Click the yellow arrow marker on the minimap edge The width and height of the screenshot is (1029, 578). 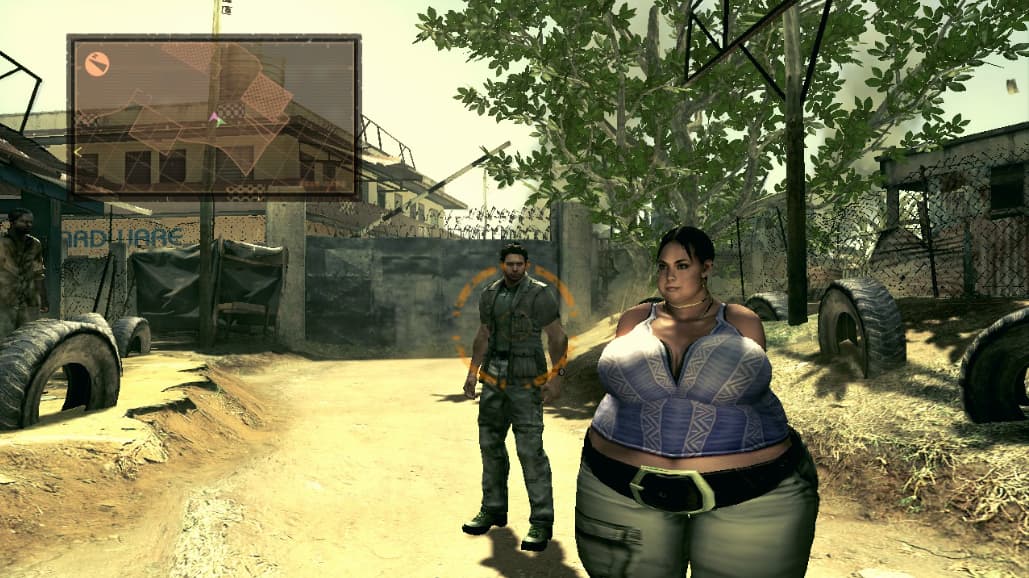coord(78,151)
